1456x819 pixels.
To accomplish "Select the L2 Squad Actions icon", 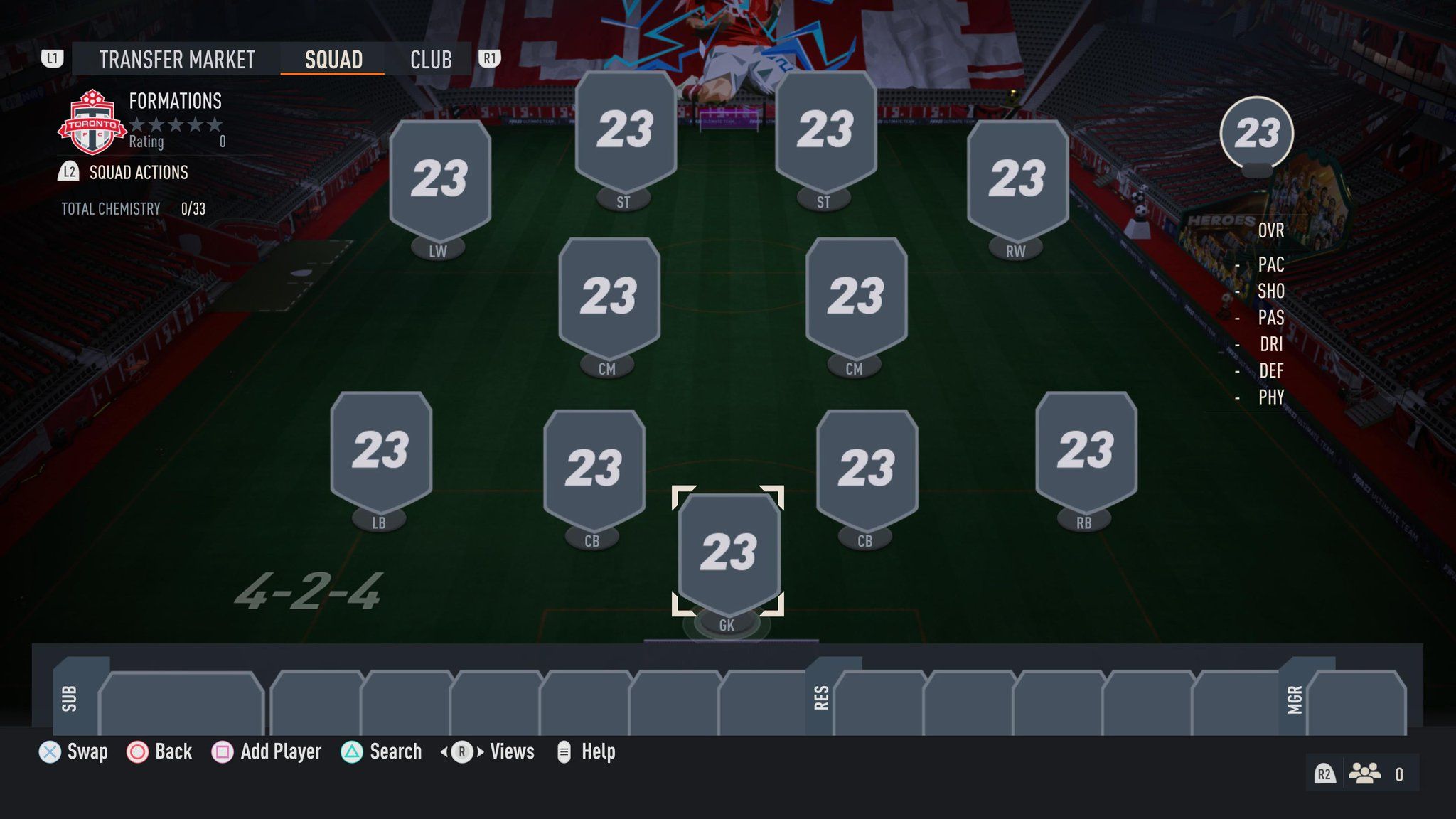I will [x=68, y=172].
